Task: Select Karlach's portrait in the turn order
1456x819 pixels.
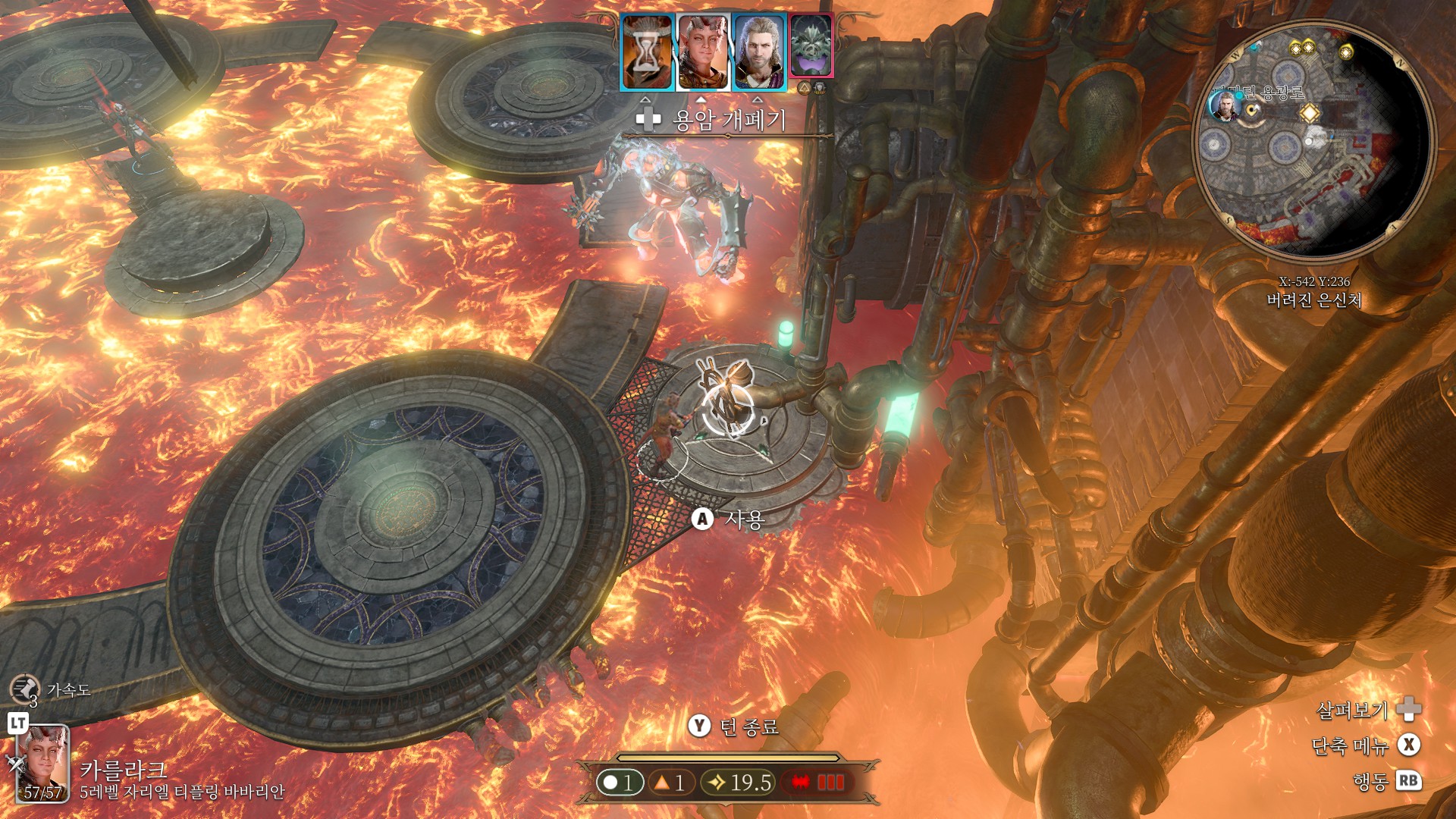Action: (703, 53)
